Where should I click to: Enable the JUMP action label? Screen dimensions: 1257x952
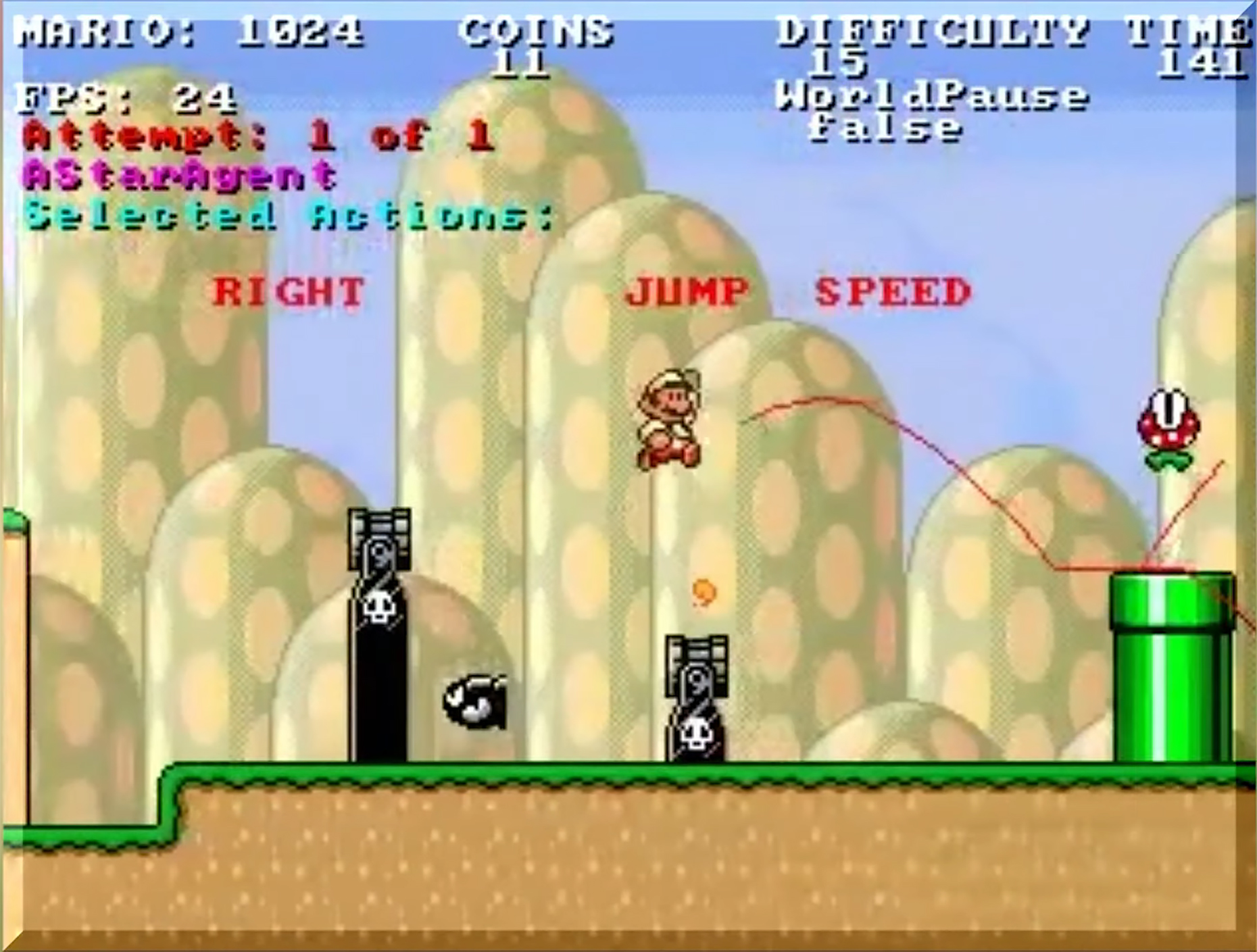coord(686,292)
